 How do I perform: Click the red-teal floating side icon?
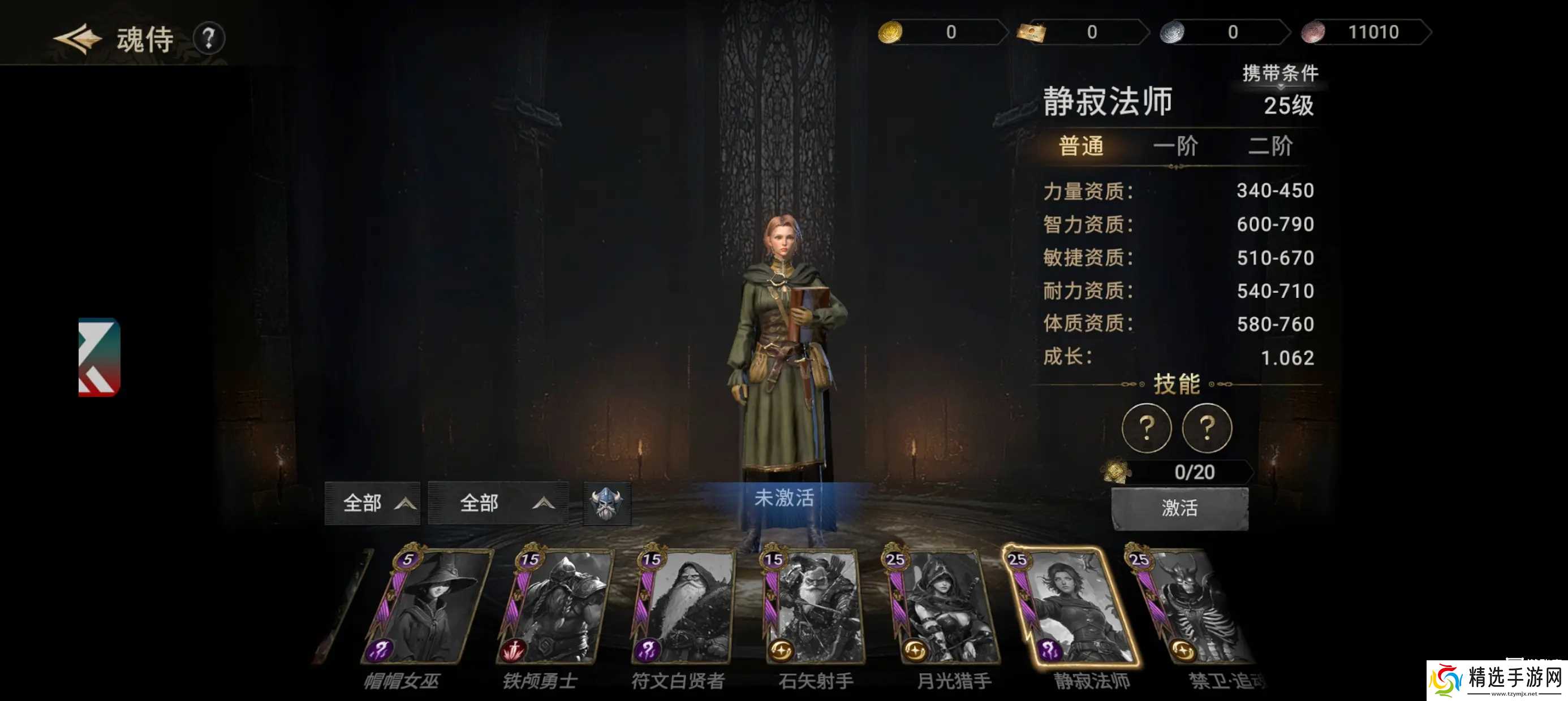[x=99, y=357]
